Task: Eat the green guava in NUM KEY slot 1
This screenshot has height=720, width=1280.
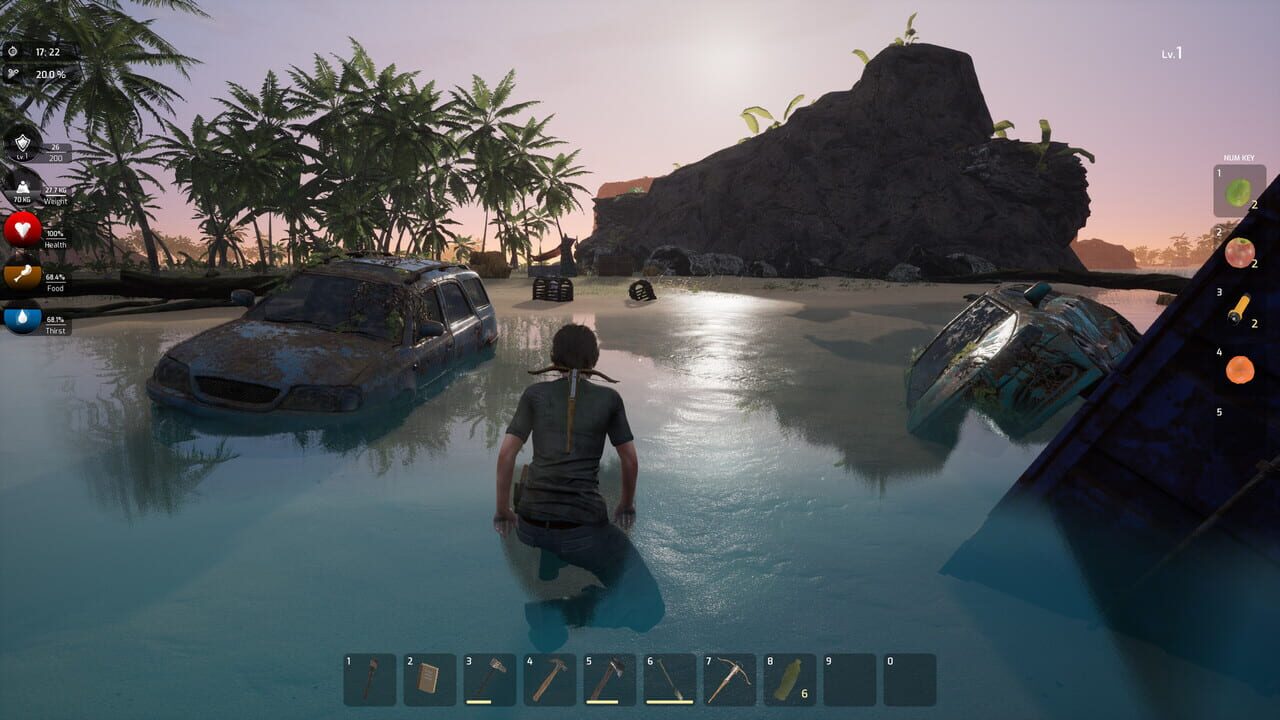Action: [x=1238, y=190]
